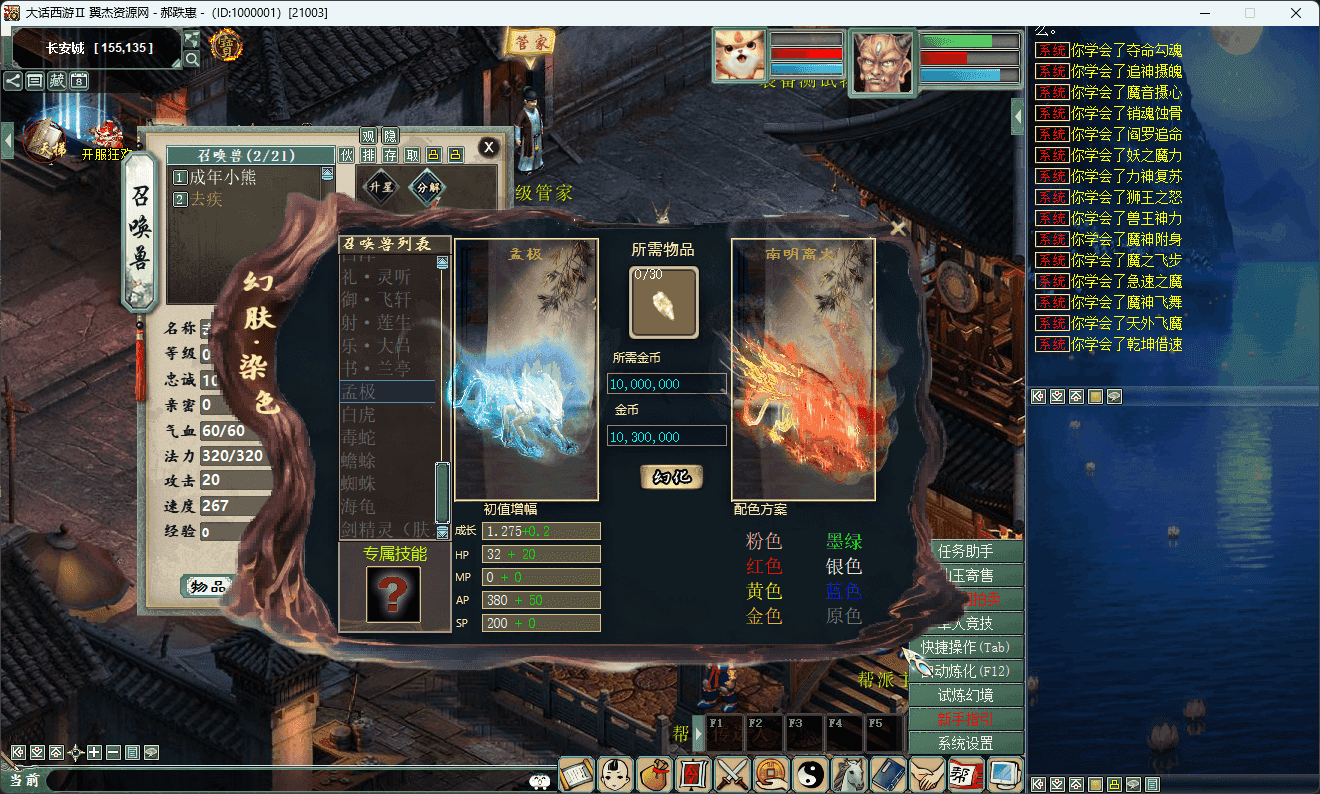The image size is (1320, 794).
Task: Click the required item slot showing 0/30
Action: point(664,302)
